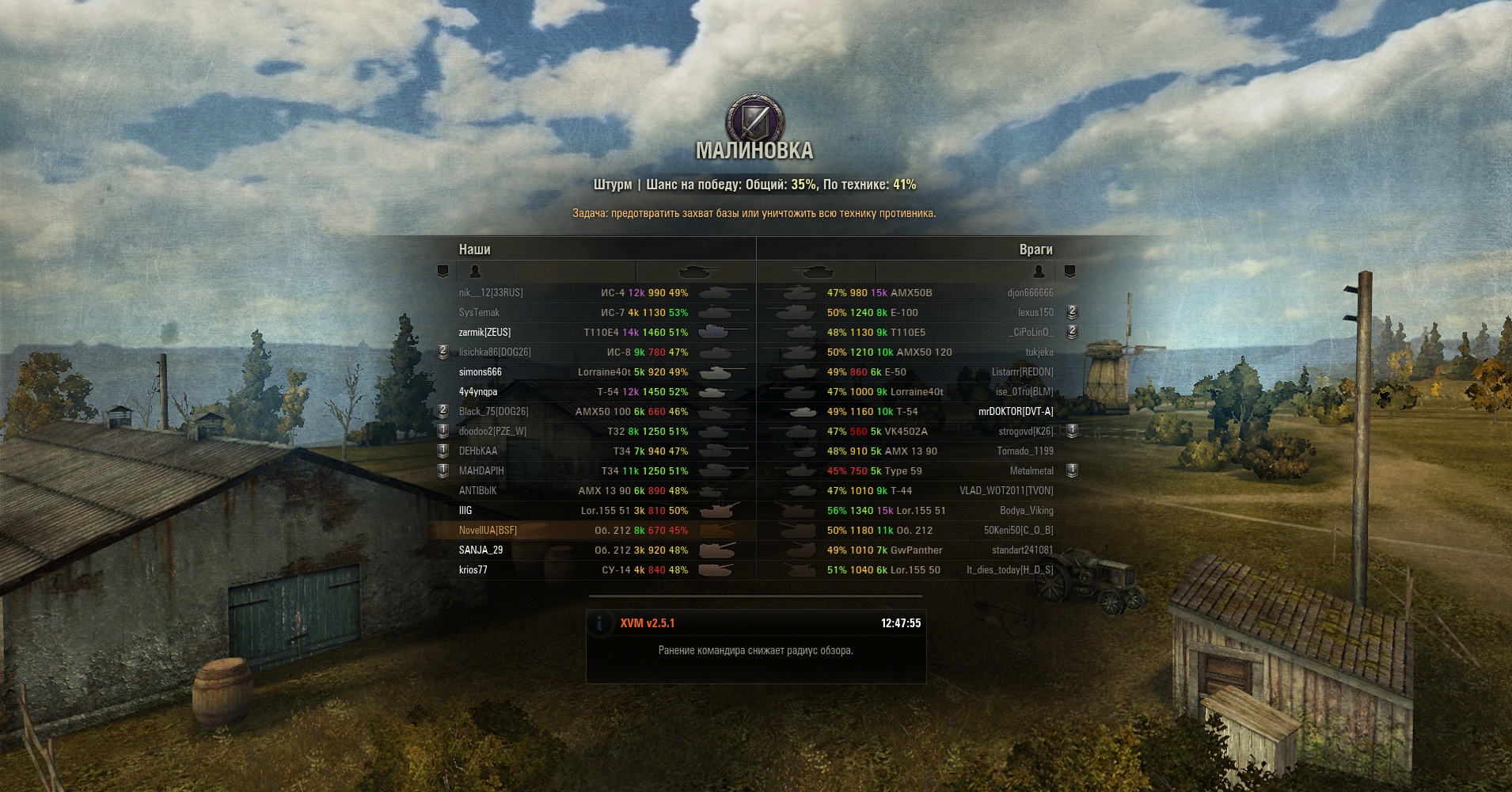Select enemy It_dies_today[H_D_S] at the list bottom
Screen dimensions: 1512x792
click(1009, 570)
